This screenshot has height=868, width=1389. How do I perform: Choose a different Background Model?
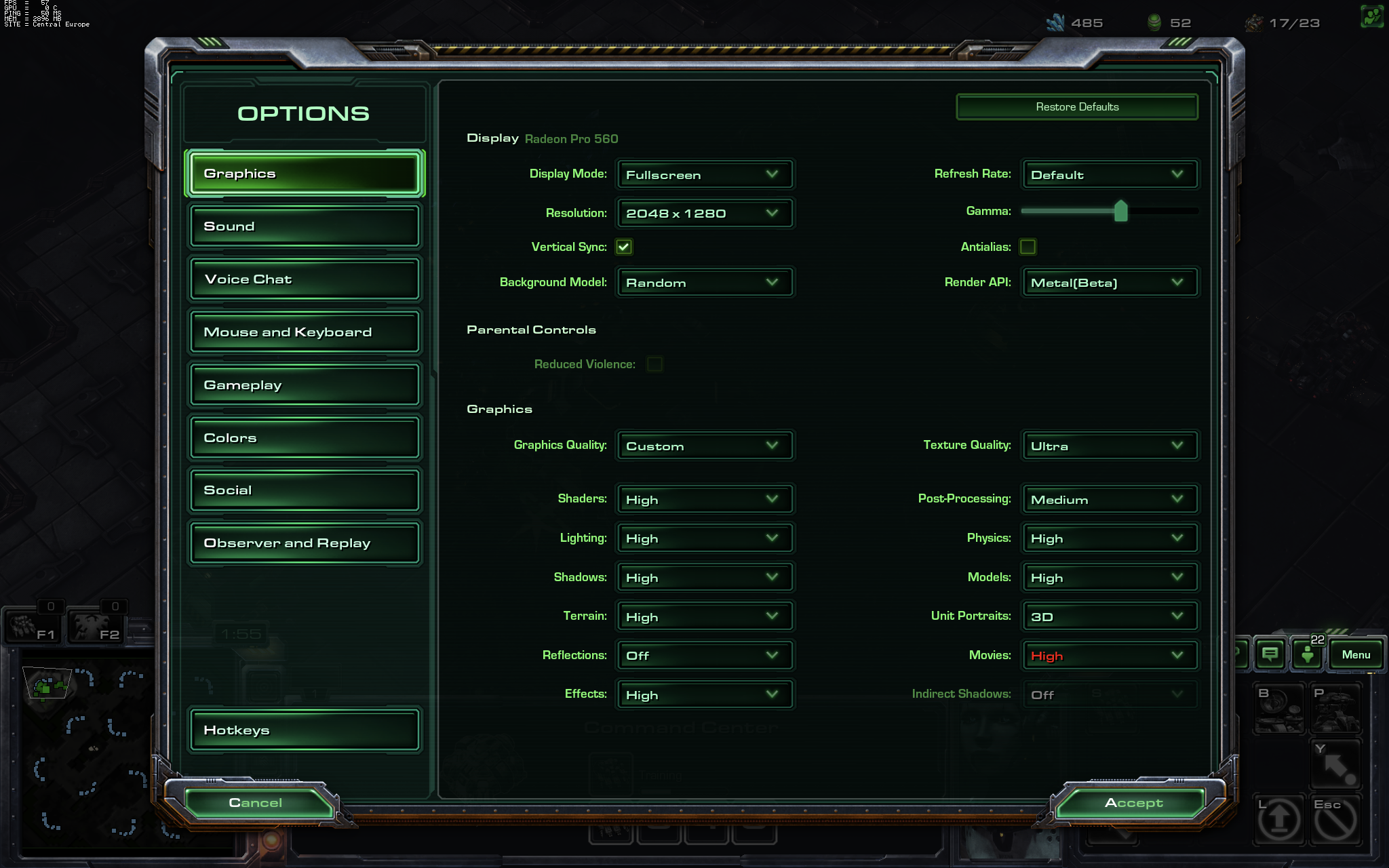pyautogui.click(x=703, y=283)
